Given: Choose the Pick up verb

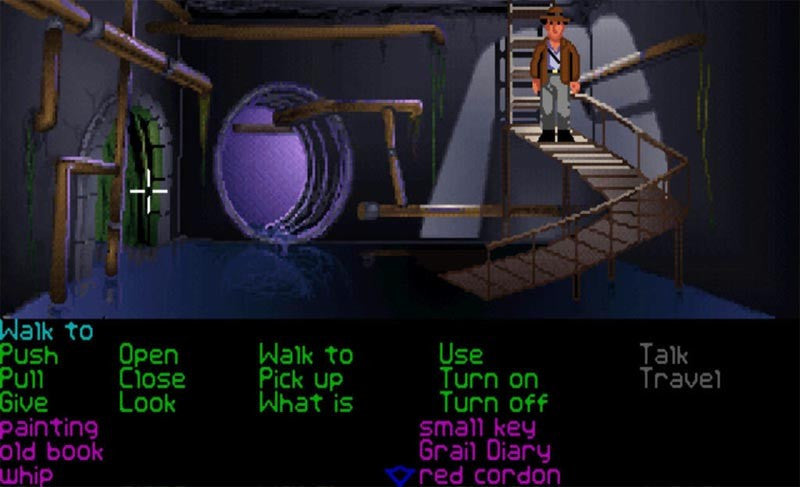Looking at the screenshot, I should 301,379.
